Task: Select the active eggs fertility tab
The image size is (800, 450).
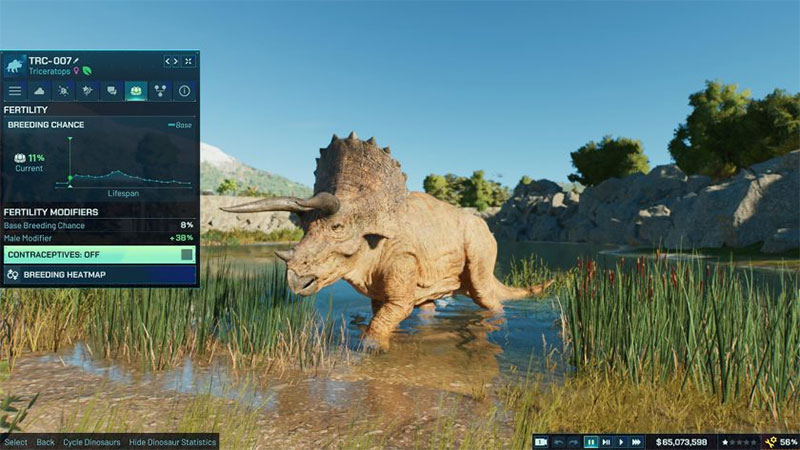Action: [136, 91]
